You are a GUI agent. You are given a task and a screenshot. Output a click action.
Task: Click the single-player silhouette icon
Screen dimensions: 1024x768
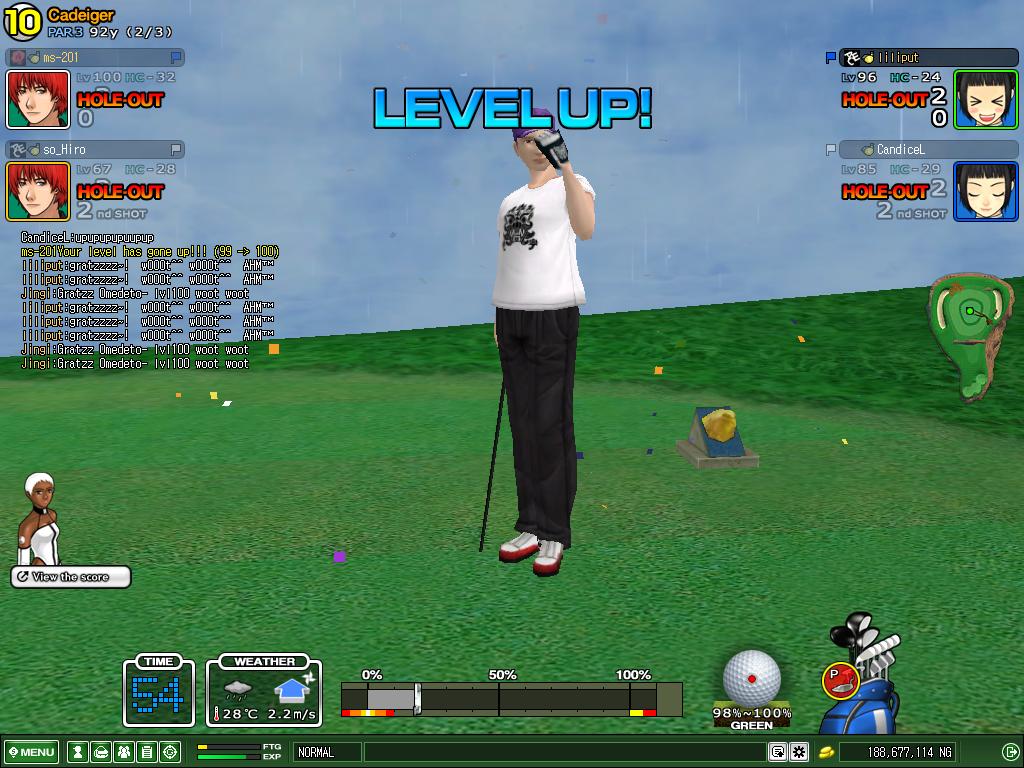tap(76, 752)
